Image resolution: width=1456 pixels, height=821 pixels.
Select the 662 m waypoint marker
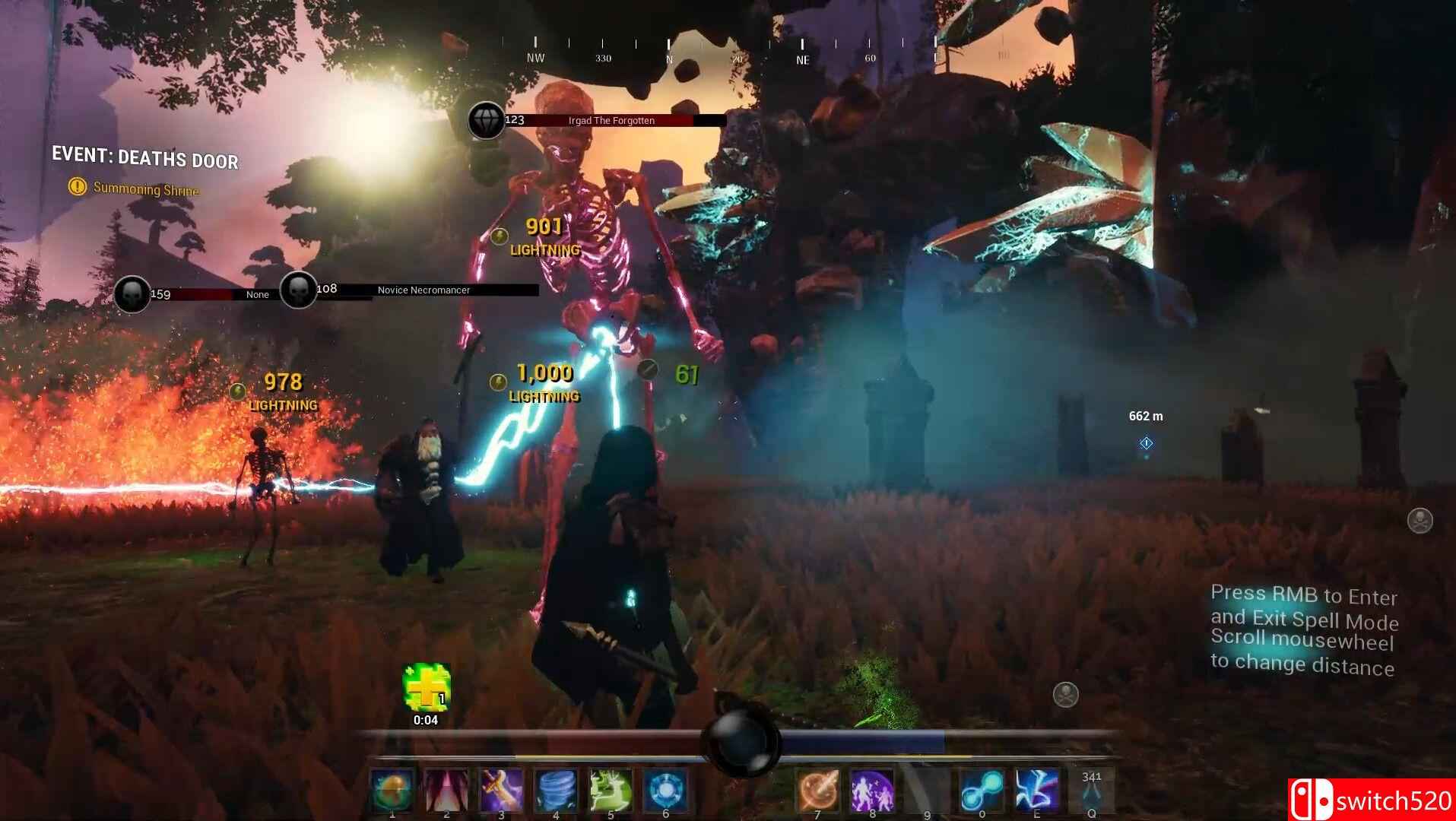tap(1147, 443)
